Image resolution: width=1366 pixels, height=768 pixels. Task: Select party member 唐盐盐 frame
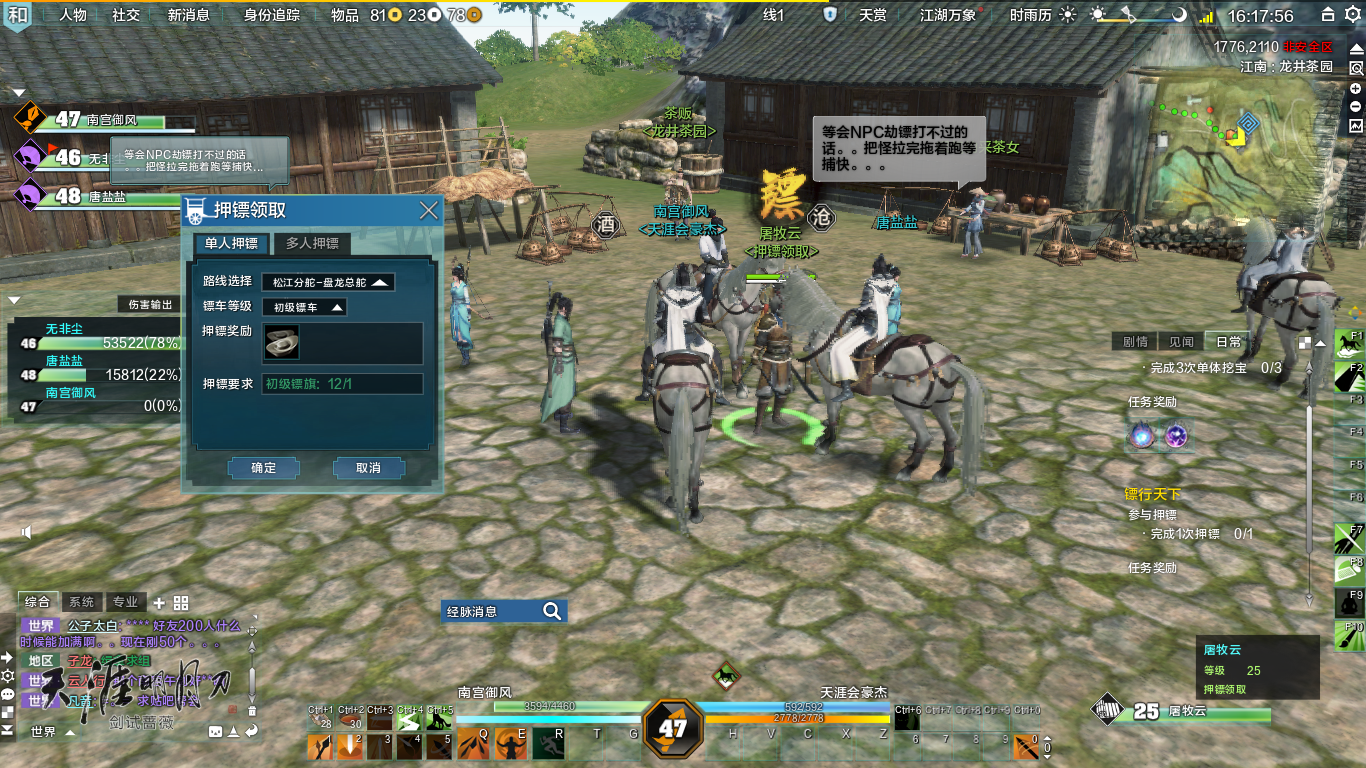[100, 196]
